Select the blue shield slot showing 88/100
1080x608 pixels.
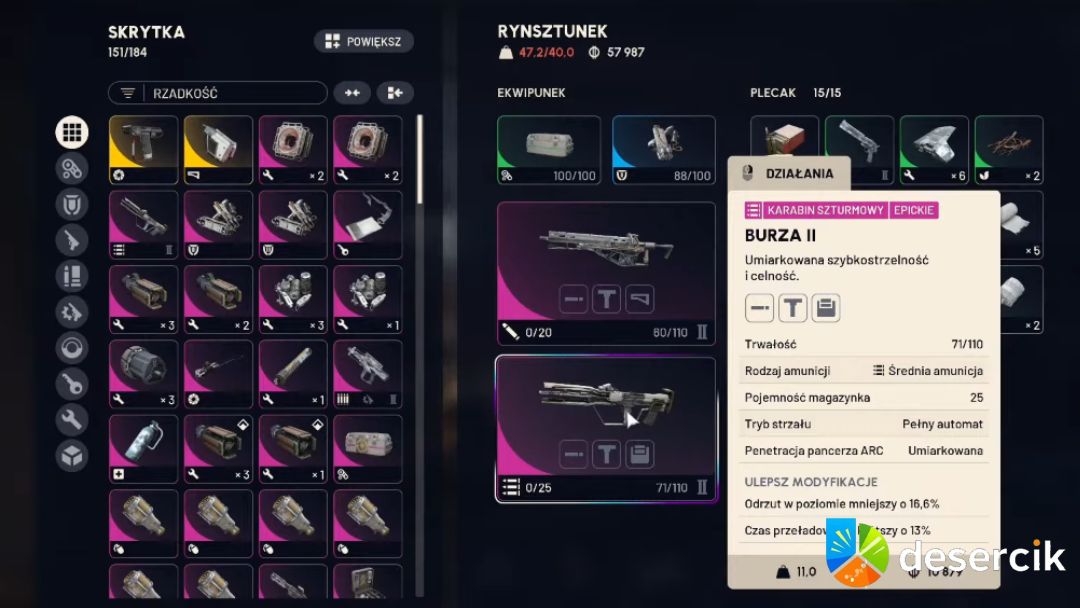pos(663,150)
